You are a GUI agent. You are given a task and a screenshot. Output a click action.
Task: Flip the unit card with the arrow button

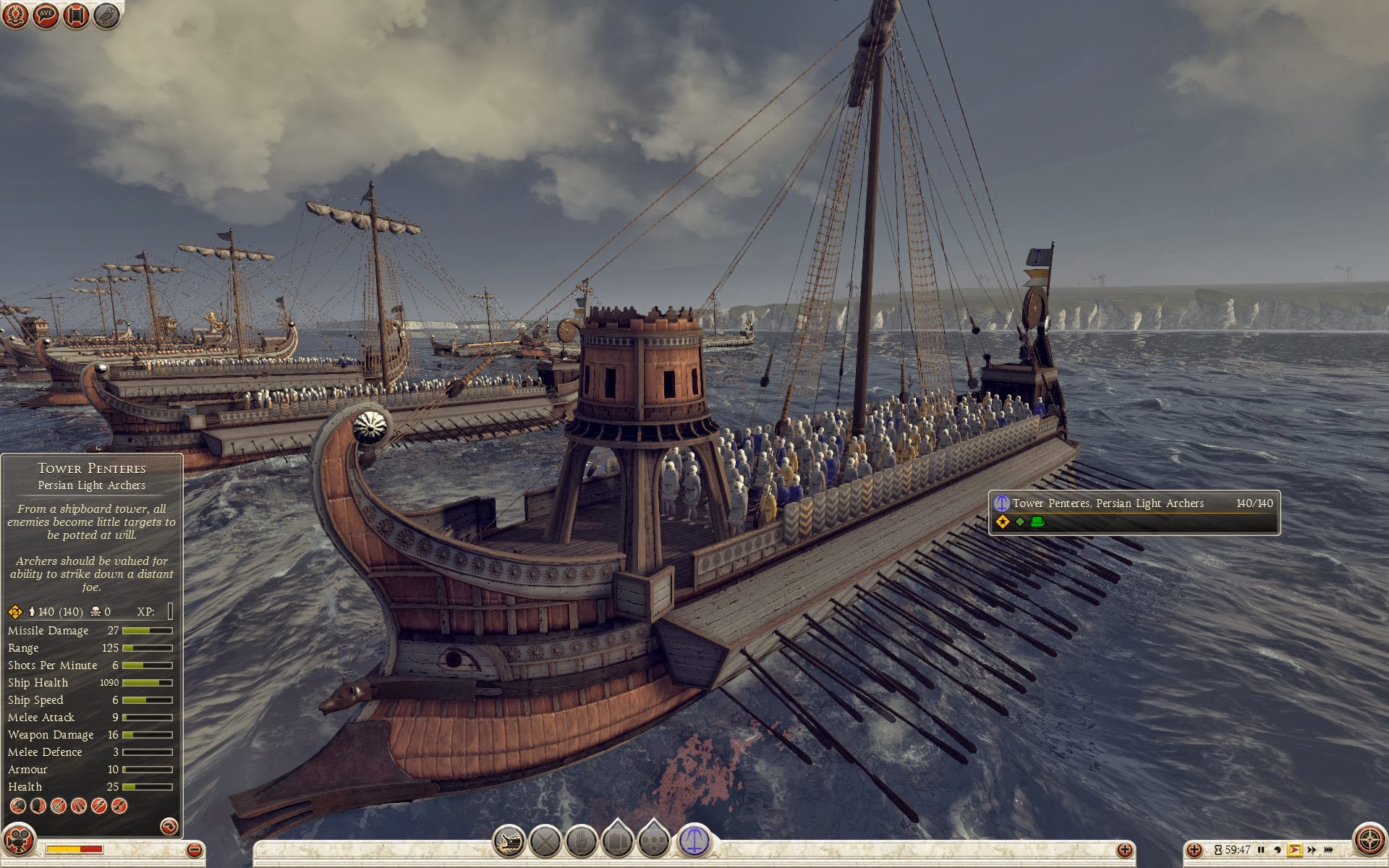(x=169, y=826)
